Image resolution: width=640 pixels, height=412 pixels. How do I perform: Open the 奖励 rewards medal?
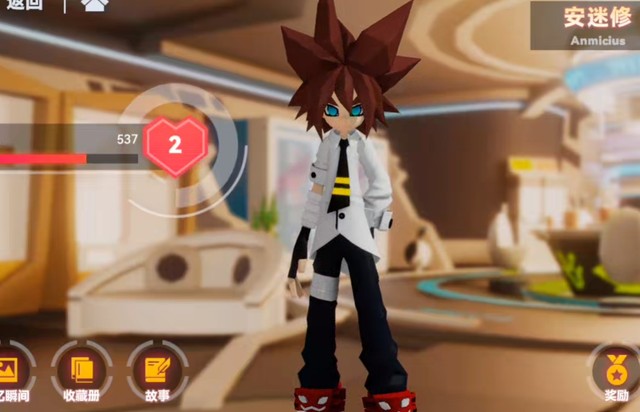pyautogui.click(x=616, y=372)
